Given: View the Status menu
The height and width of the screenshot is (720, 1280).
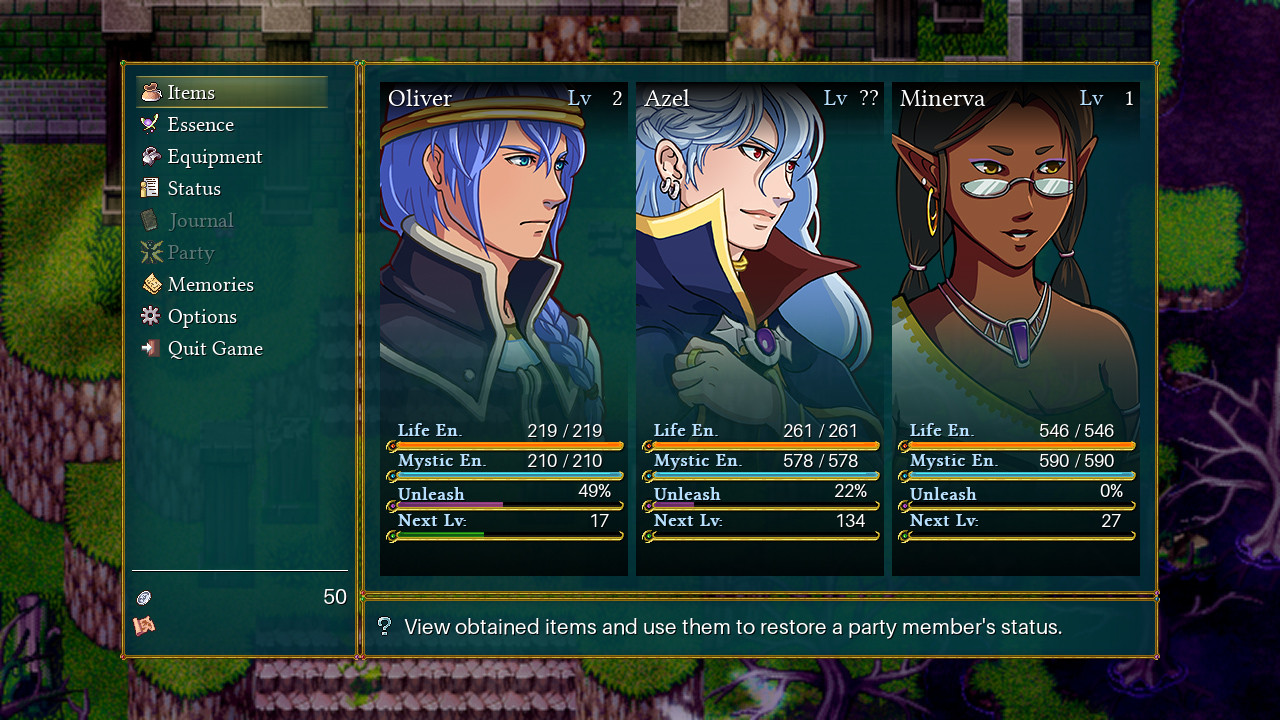Looking at the screenshot, I should pyautogui.click(x=194, y=189).
